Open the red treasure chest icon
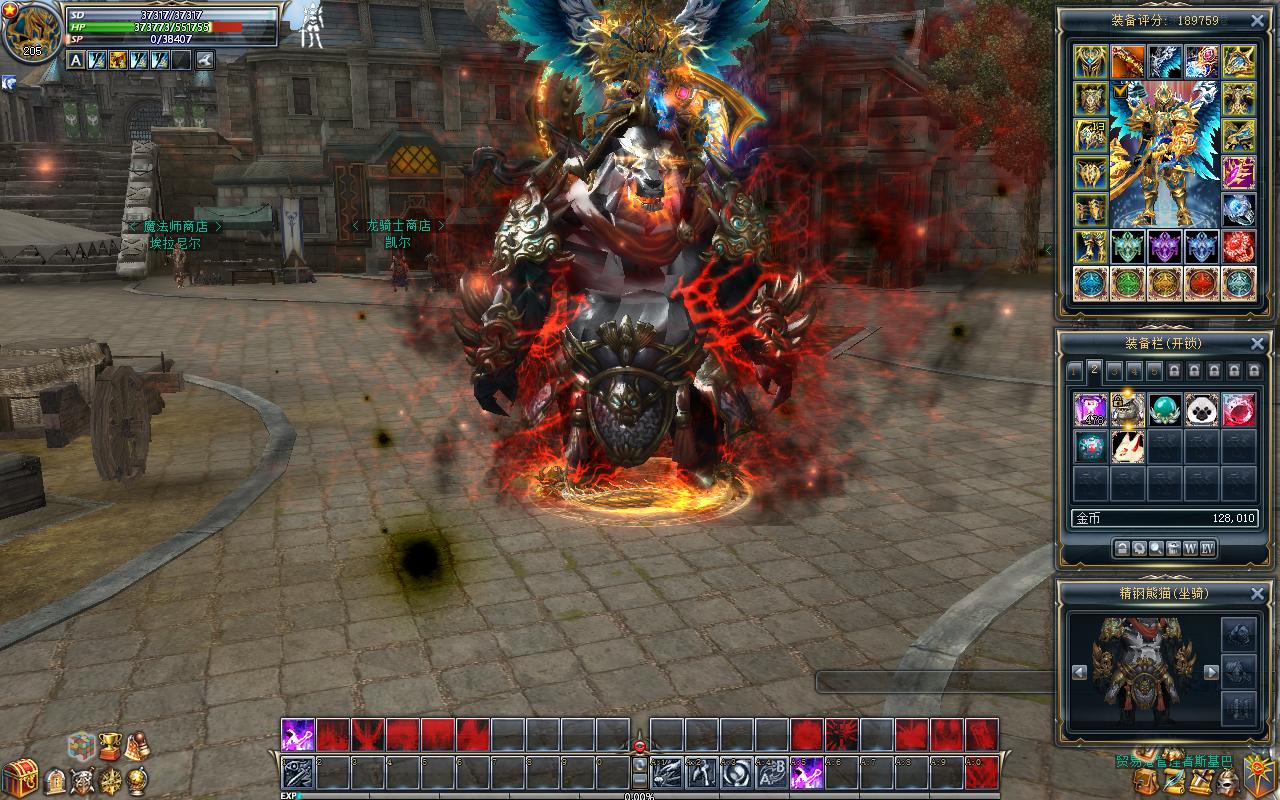 (x=19, y=778)
